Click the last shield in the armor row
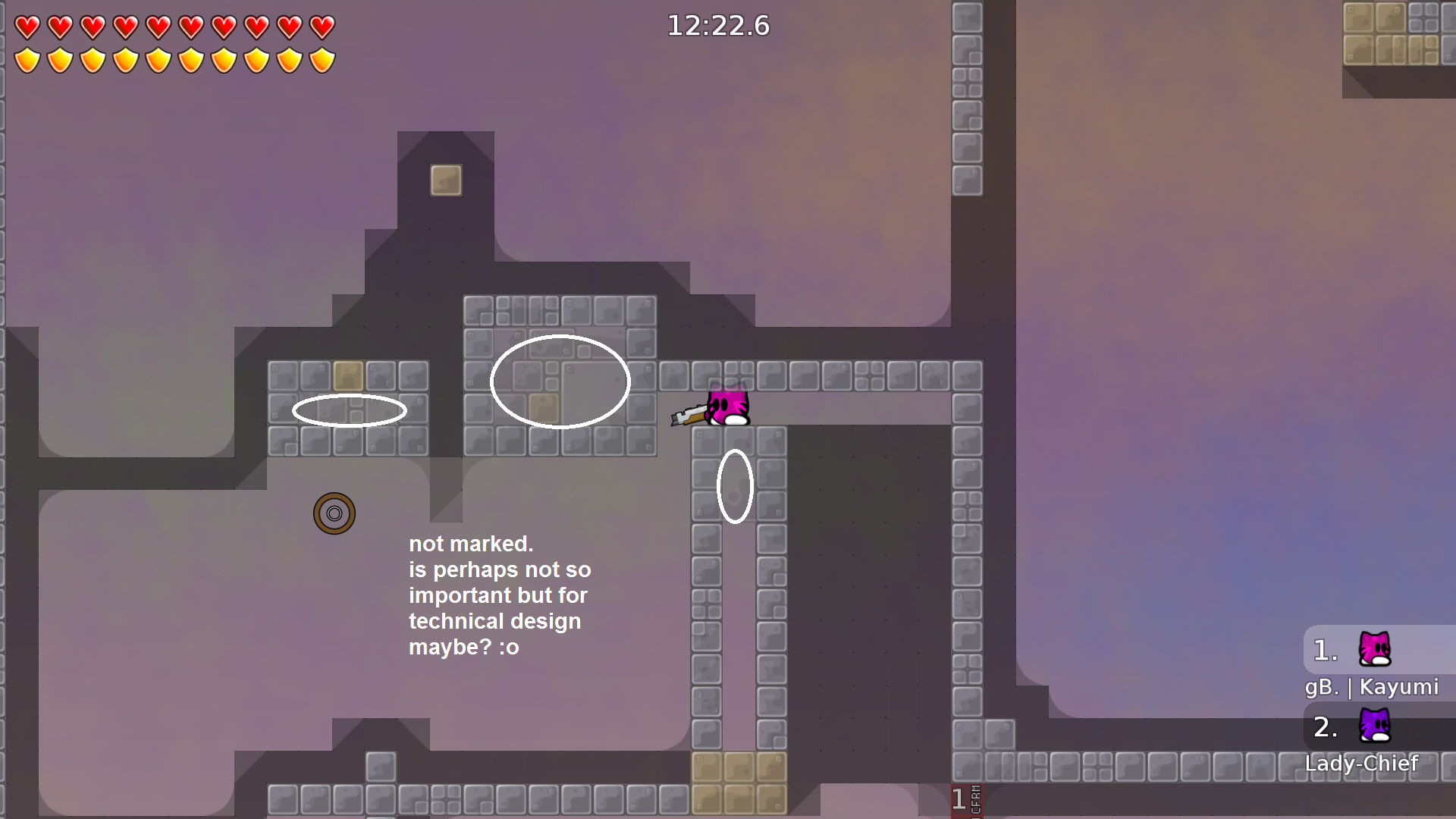This screenshot has width=1456, height=819. point(322,60)
